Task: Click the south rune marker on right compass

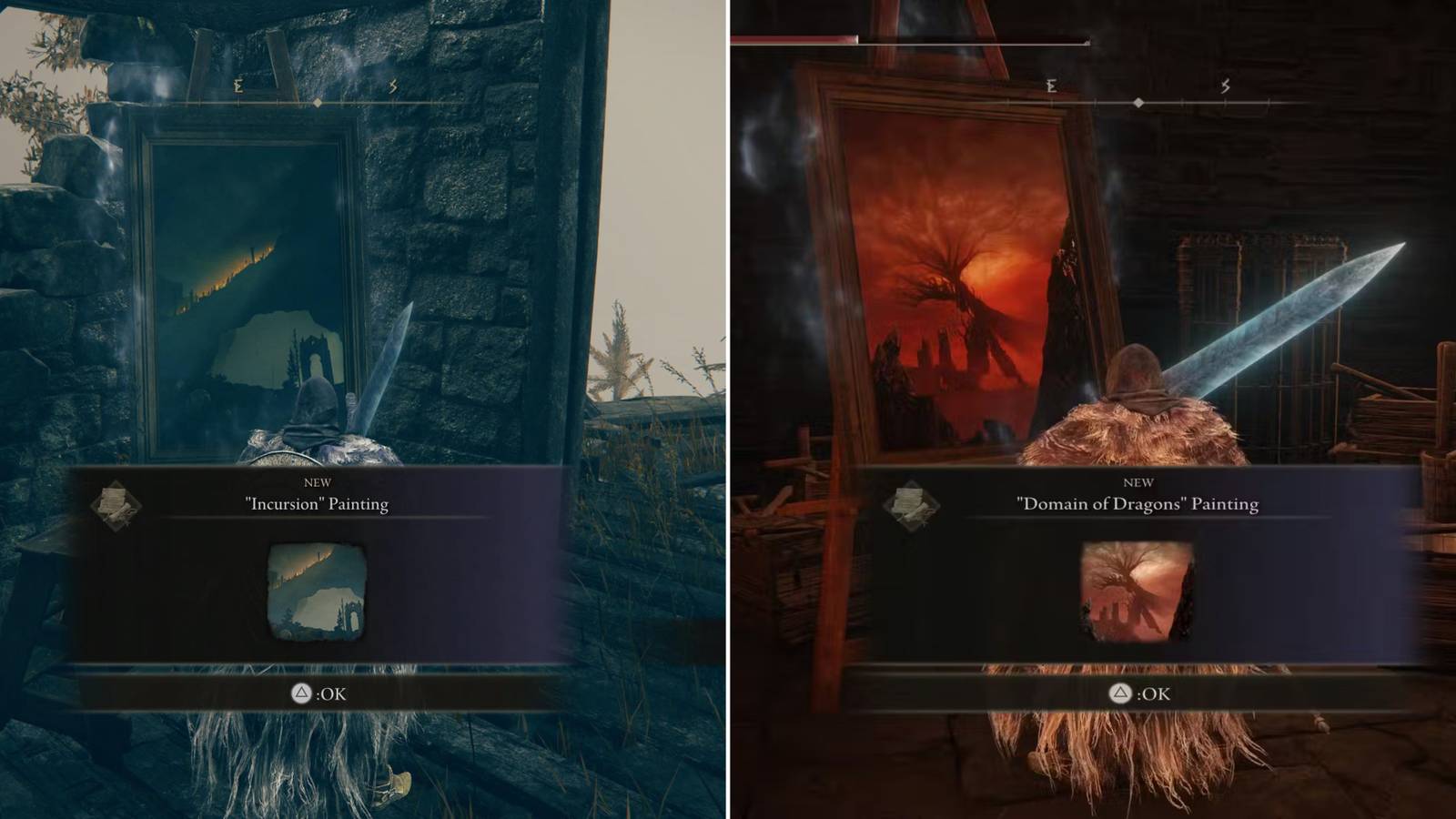Action: click(x=1226, y=86)
